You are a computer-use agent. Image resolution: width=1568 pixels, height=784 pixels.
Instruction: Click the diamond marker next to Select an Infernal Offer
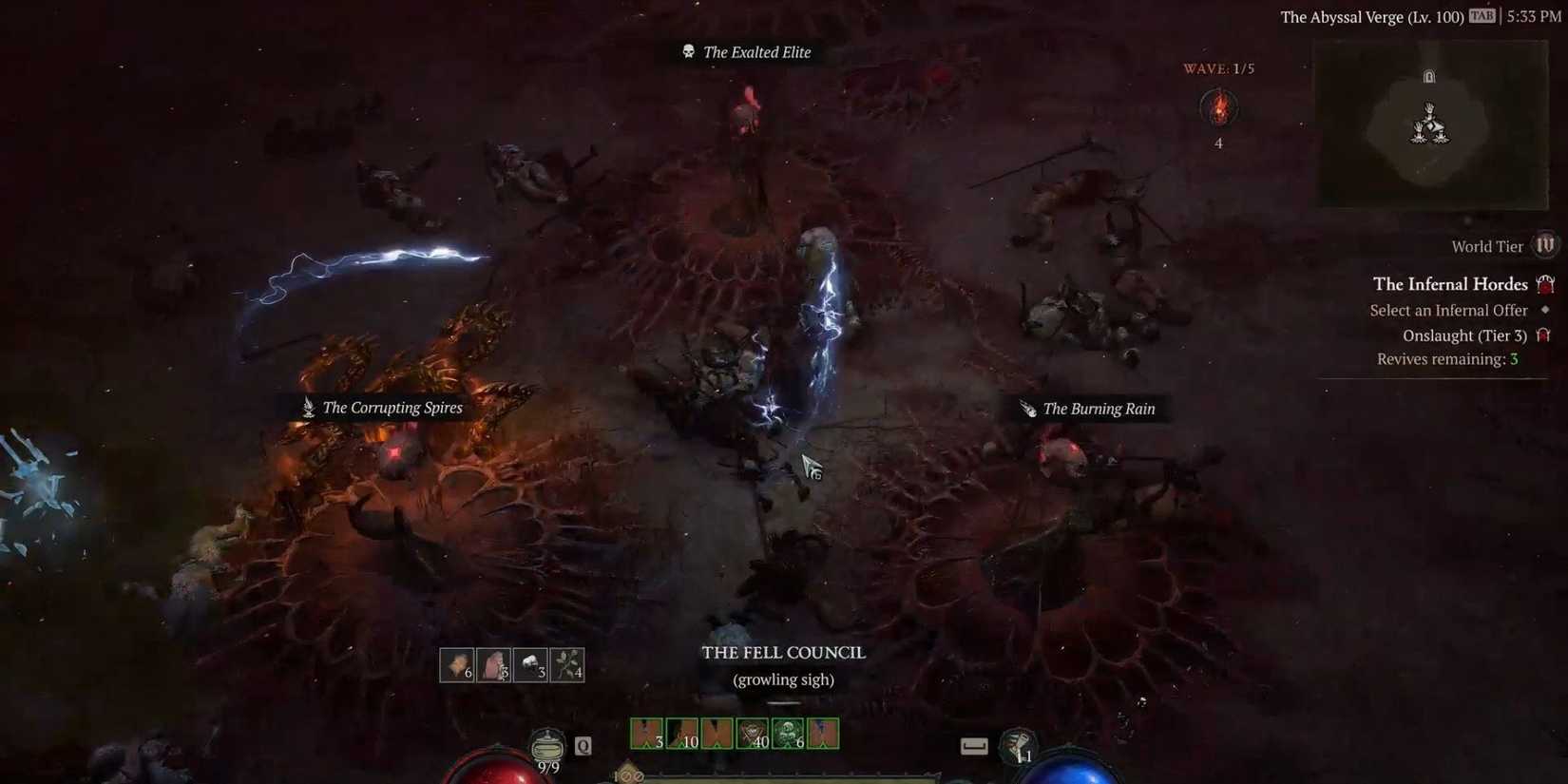coord(1544,310)
